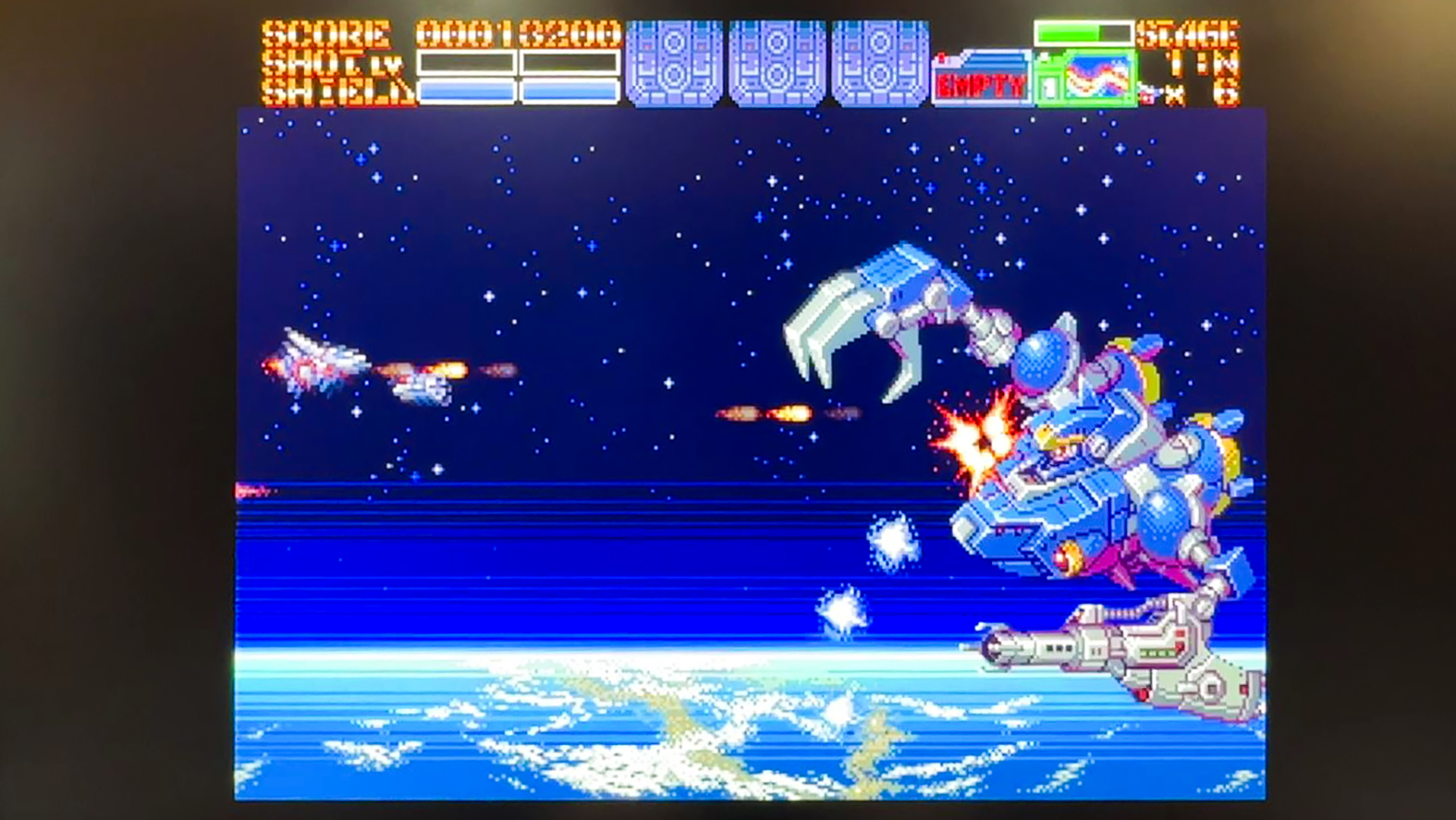Select the third blue weapon slot icon
This screenshot has height=820, width=1456.
[880, 64]
